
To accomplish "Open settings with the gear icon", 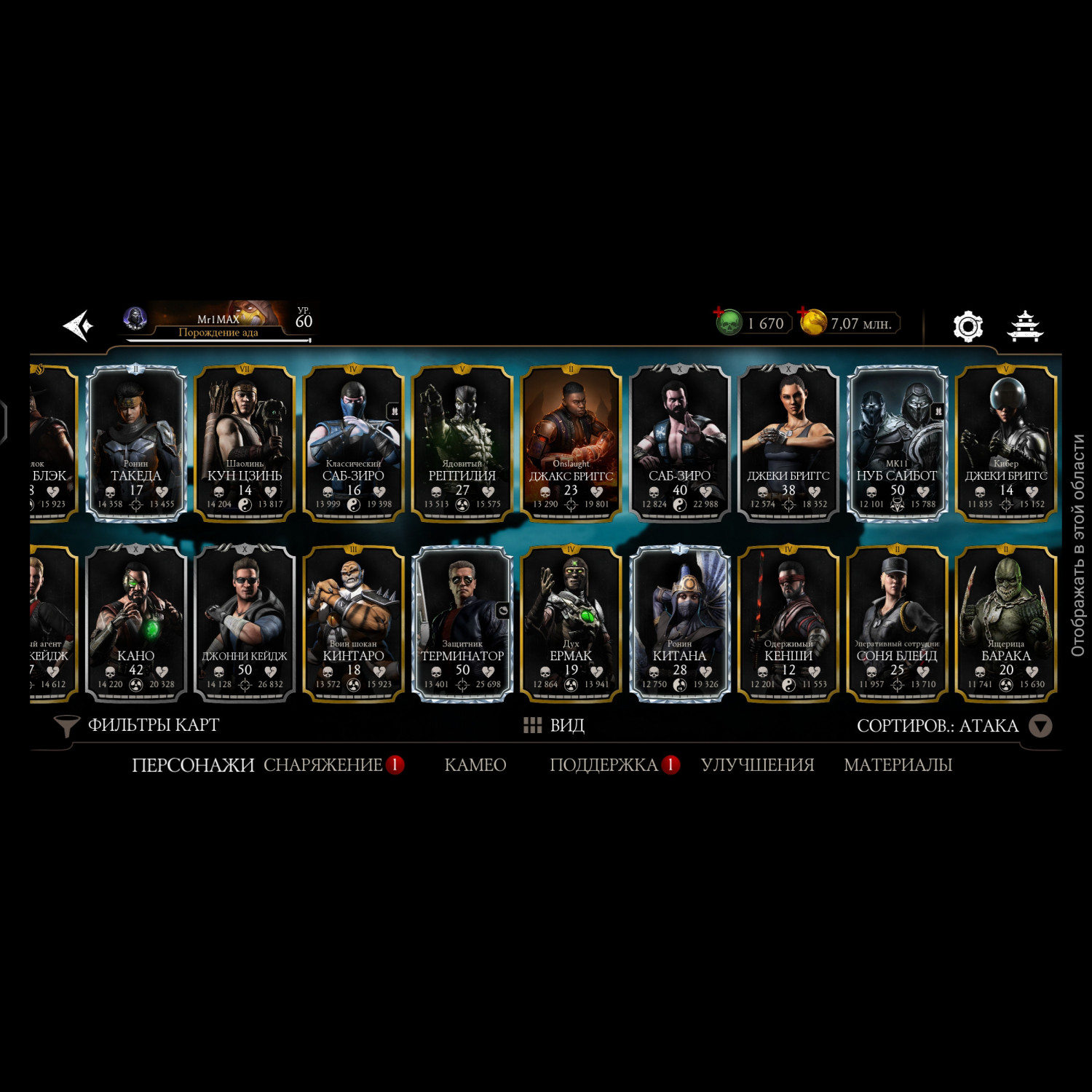I will tap(968, 326).
